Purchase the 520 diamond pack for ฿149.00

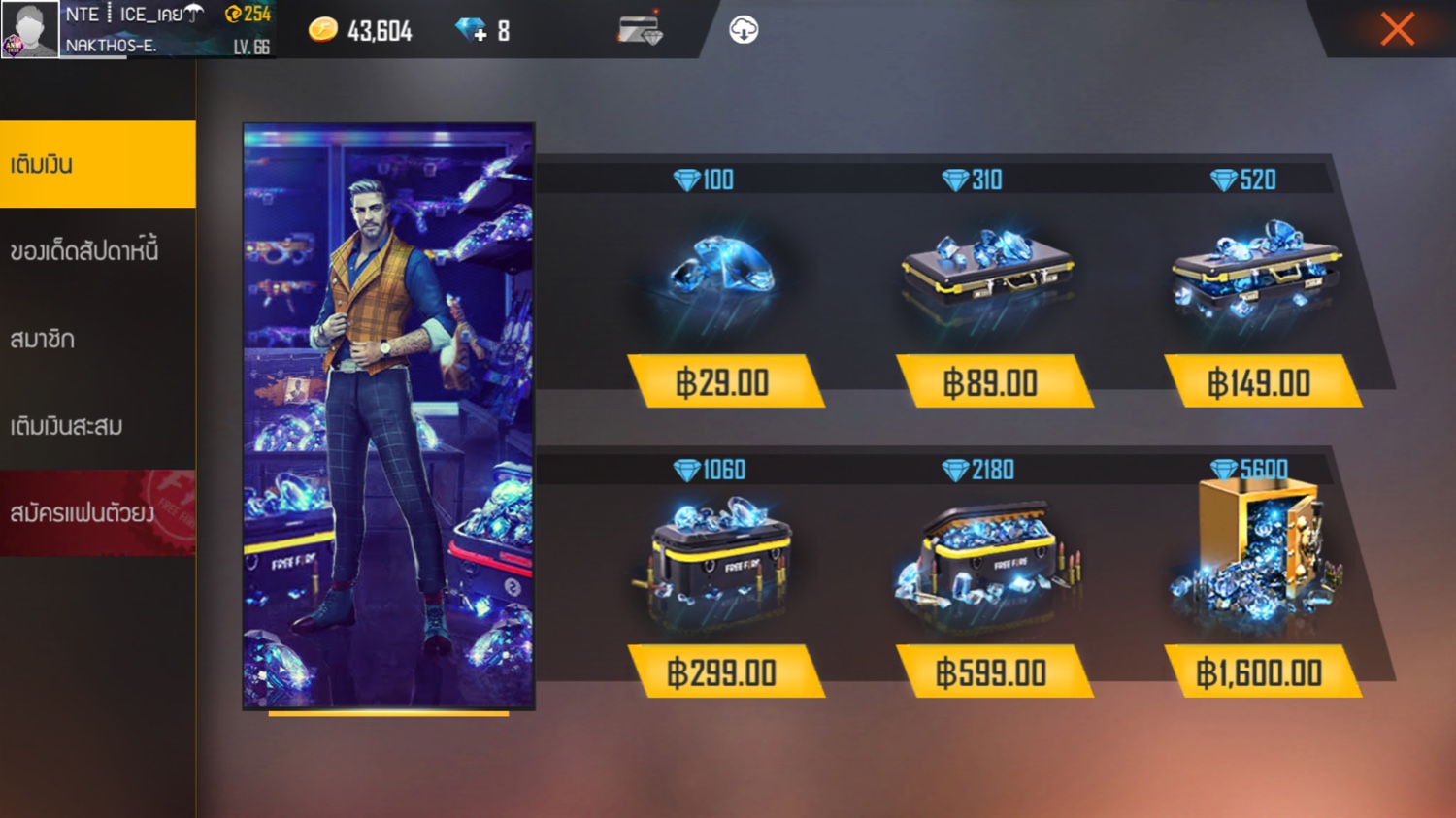[1259, 382]
